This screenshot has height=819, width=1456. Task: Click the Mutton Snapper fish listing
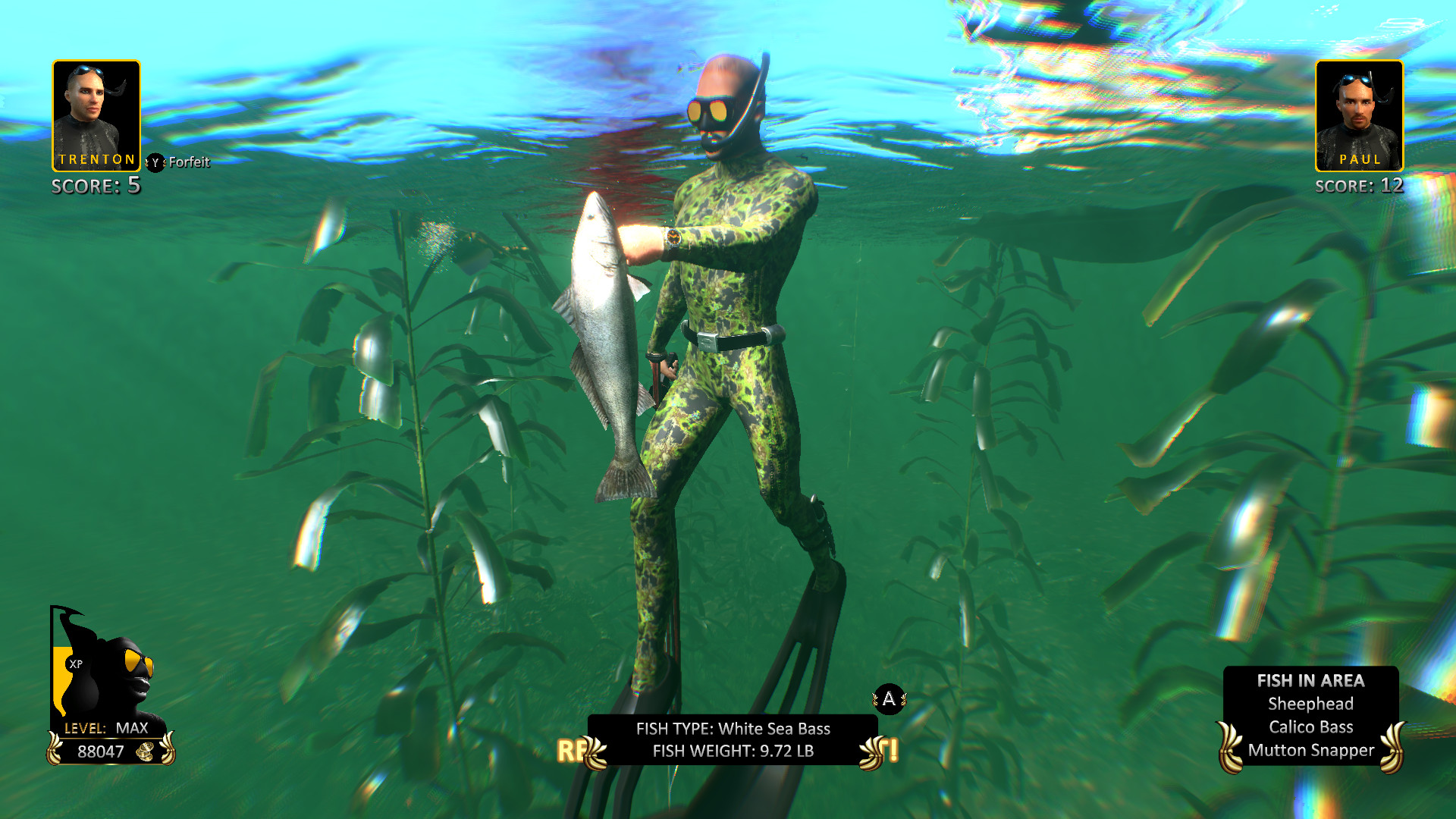pos(1311,750)
